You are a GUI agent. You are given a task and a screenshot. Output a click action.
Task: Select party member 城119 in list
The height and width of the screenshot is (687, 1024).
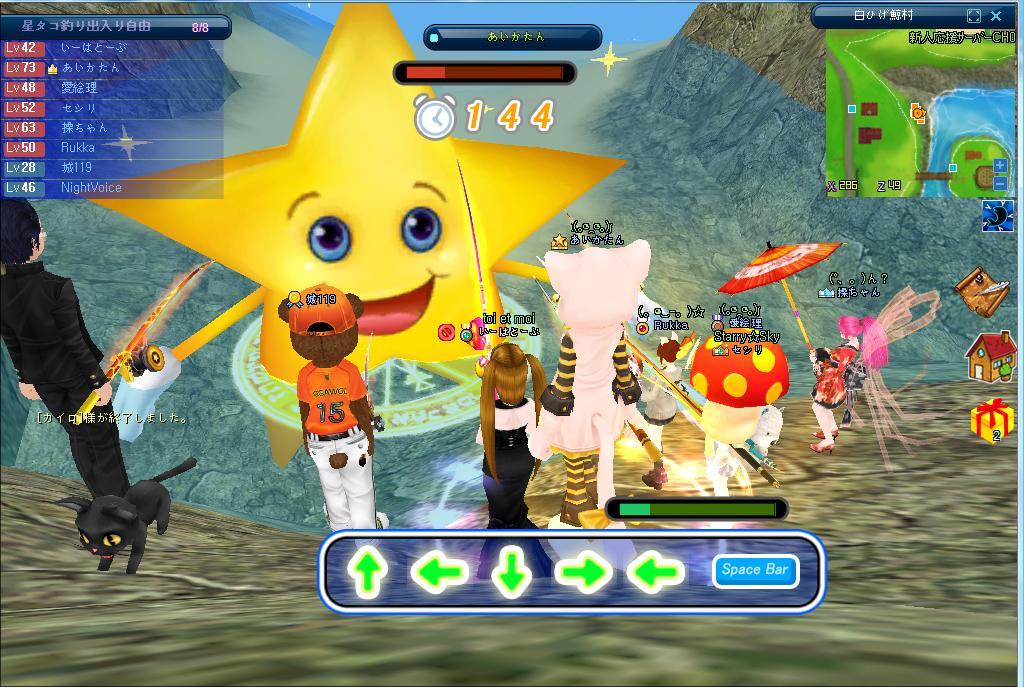pos(112,168)
